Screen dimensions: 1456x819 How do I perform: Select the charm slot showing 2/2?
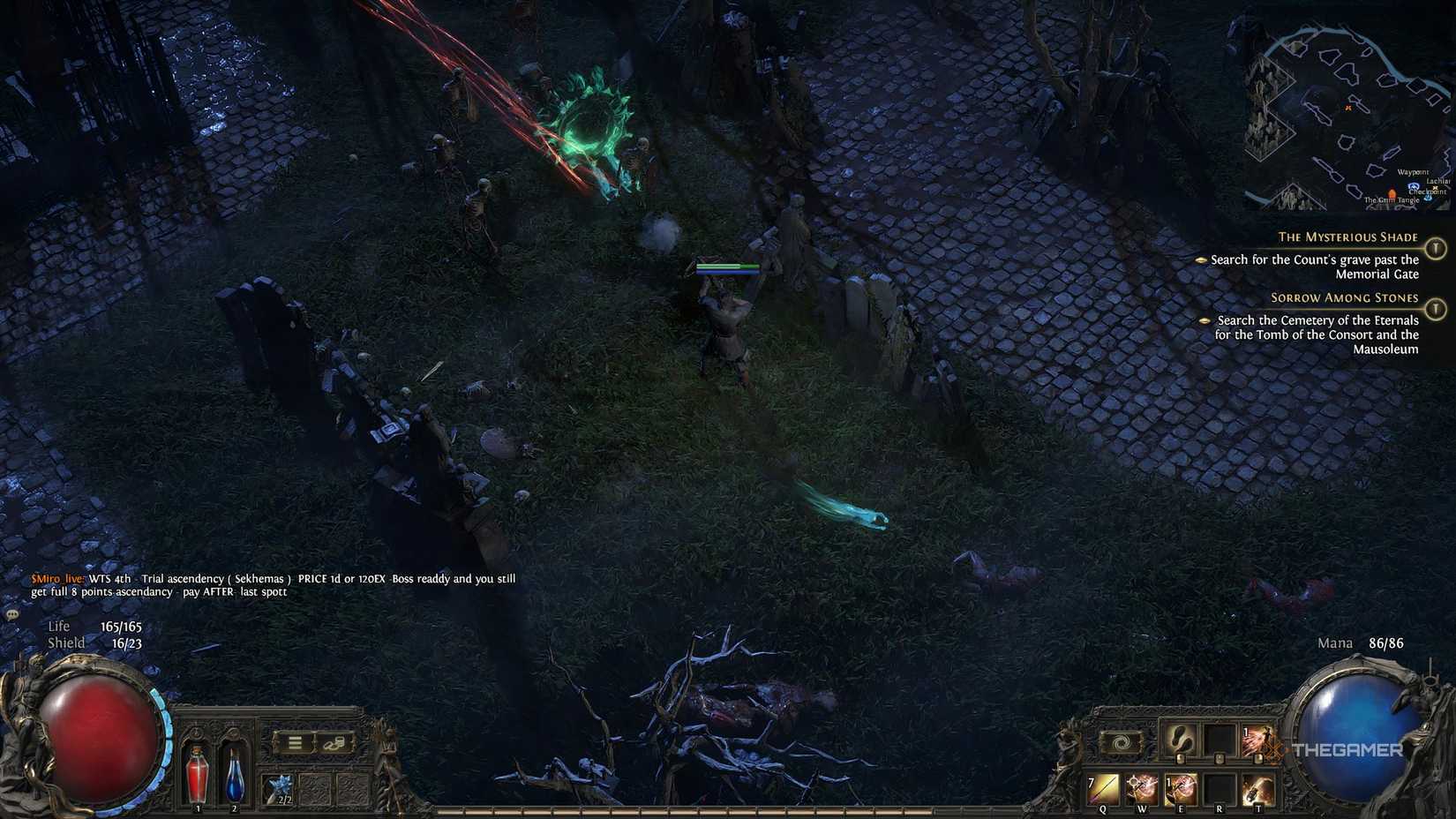(280, 787)
